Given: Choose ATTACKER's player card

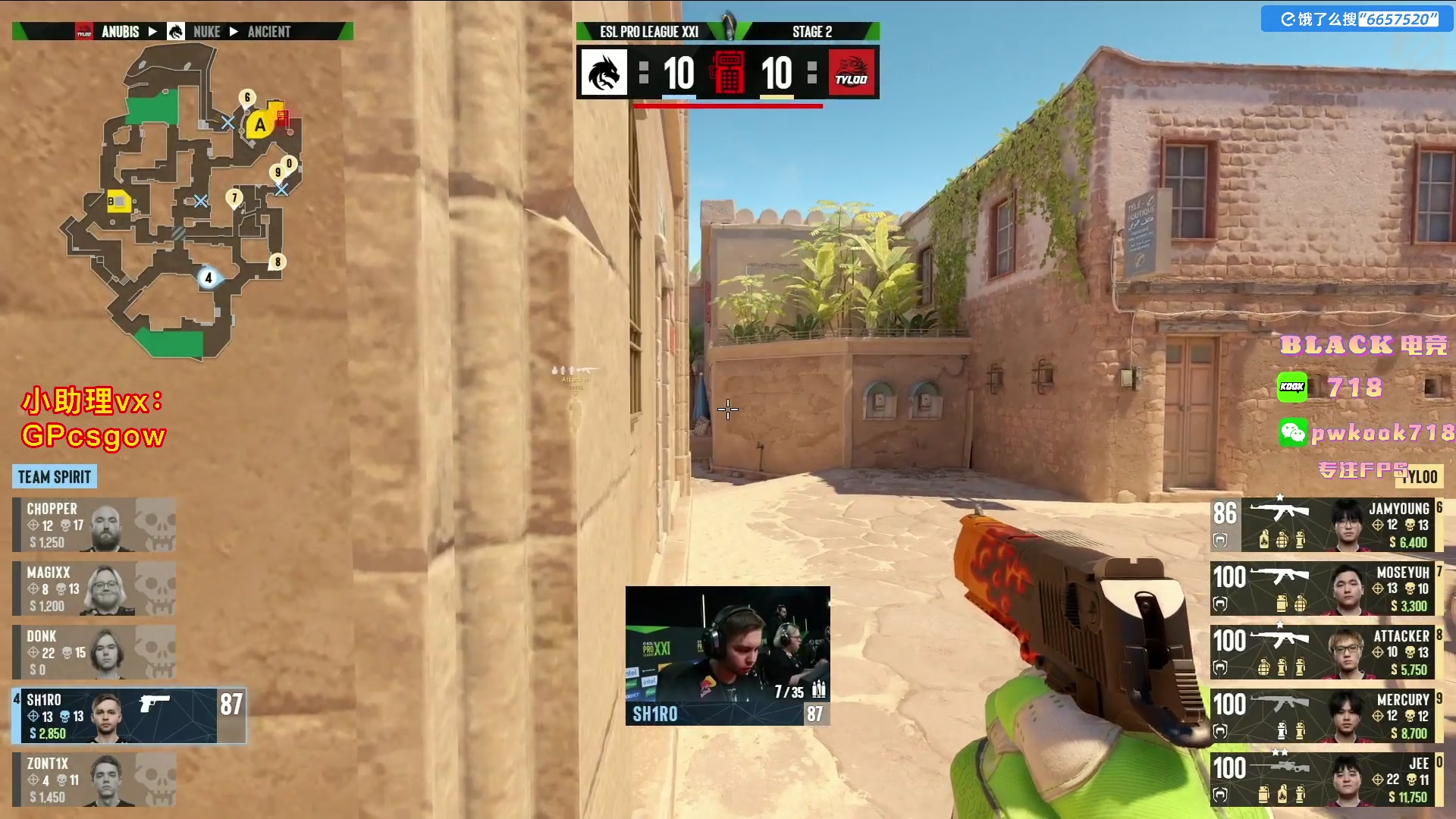Looking at the screenshot, I should (x=1323, y=652).
